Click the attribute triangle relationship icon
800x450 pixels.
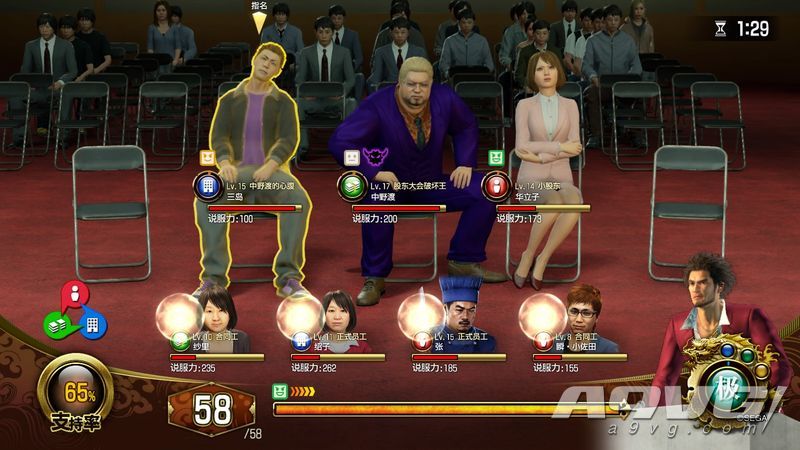(73, 313)
